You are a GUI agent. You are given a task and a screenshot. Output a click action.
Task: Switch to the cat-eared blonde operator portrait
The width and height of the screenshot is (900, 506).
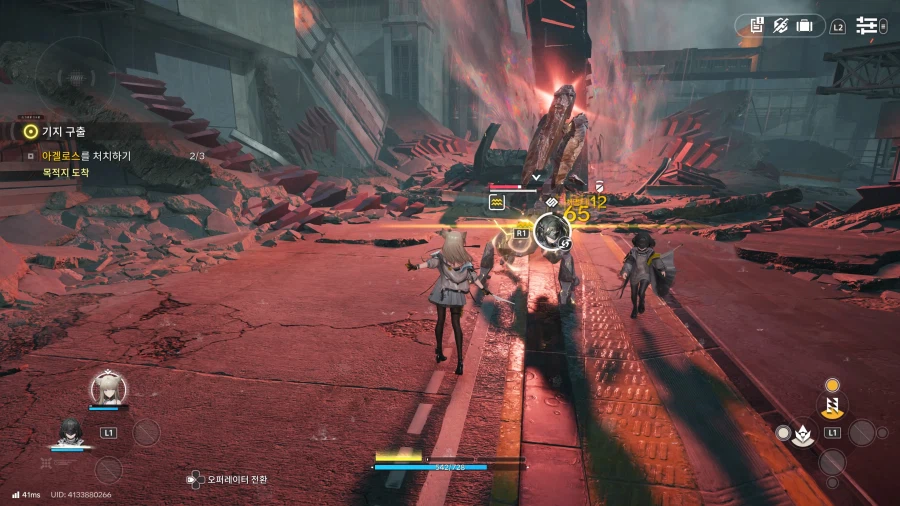click(108, 386)
